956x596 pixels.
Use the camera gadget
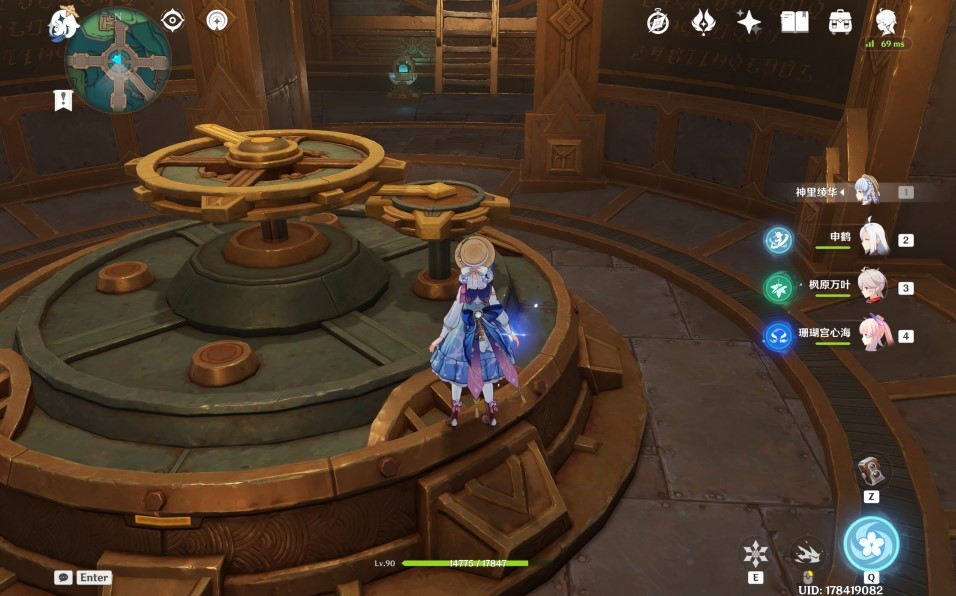tap(871, 471)
